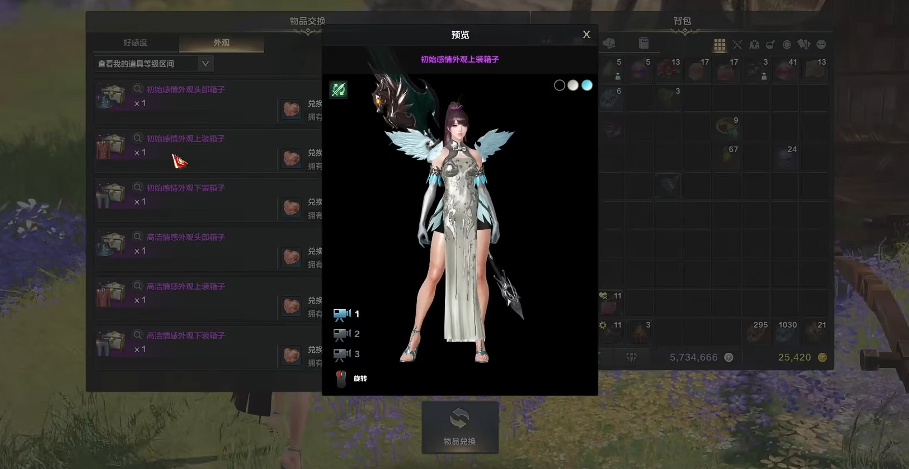Click the 物品兑换 exchange button
This screenshot has width=909, height=469.
[x=460, y=426]
